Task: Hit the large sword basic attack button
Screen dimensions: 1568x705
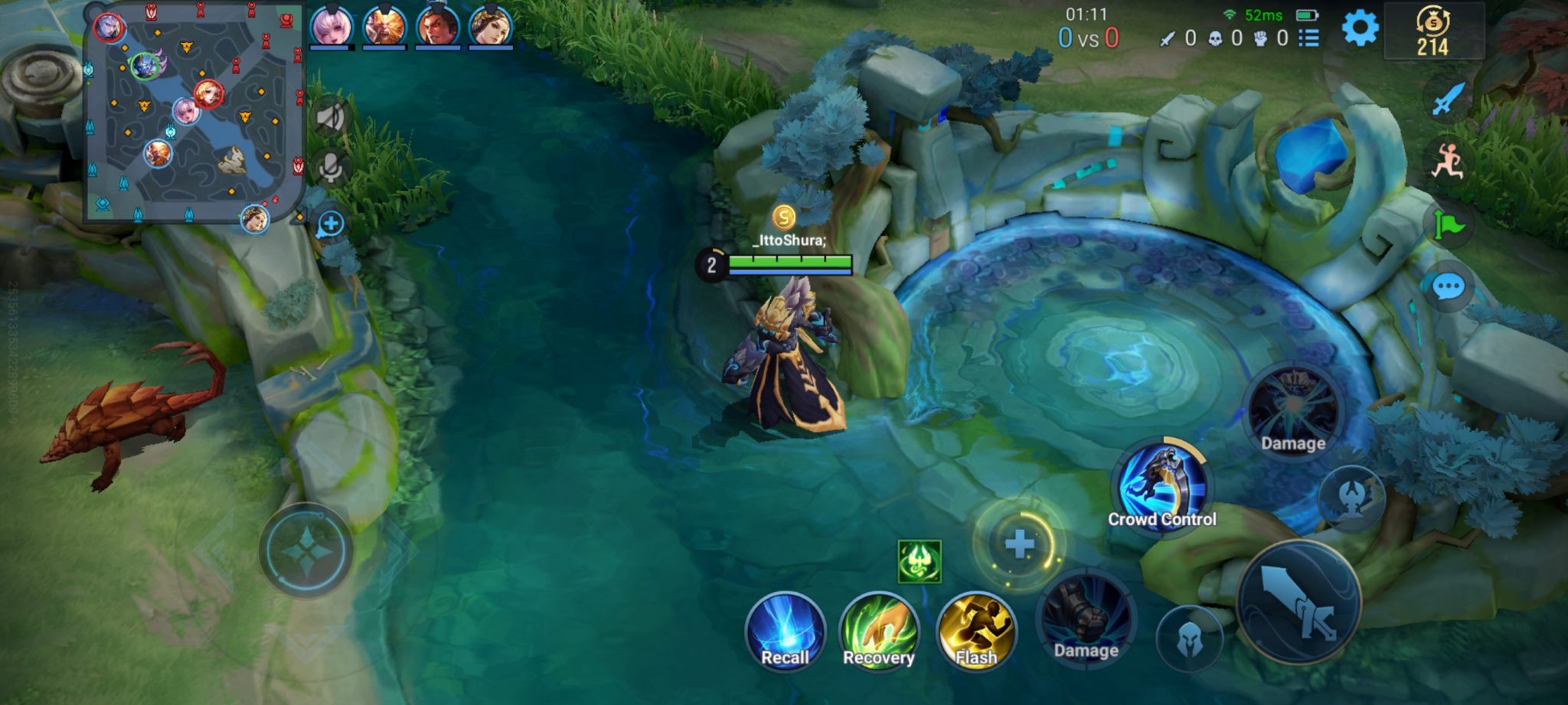Action: coord(1298,602)
